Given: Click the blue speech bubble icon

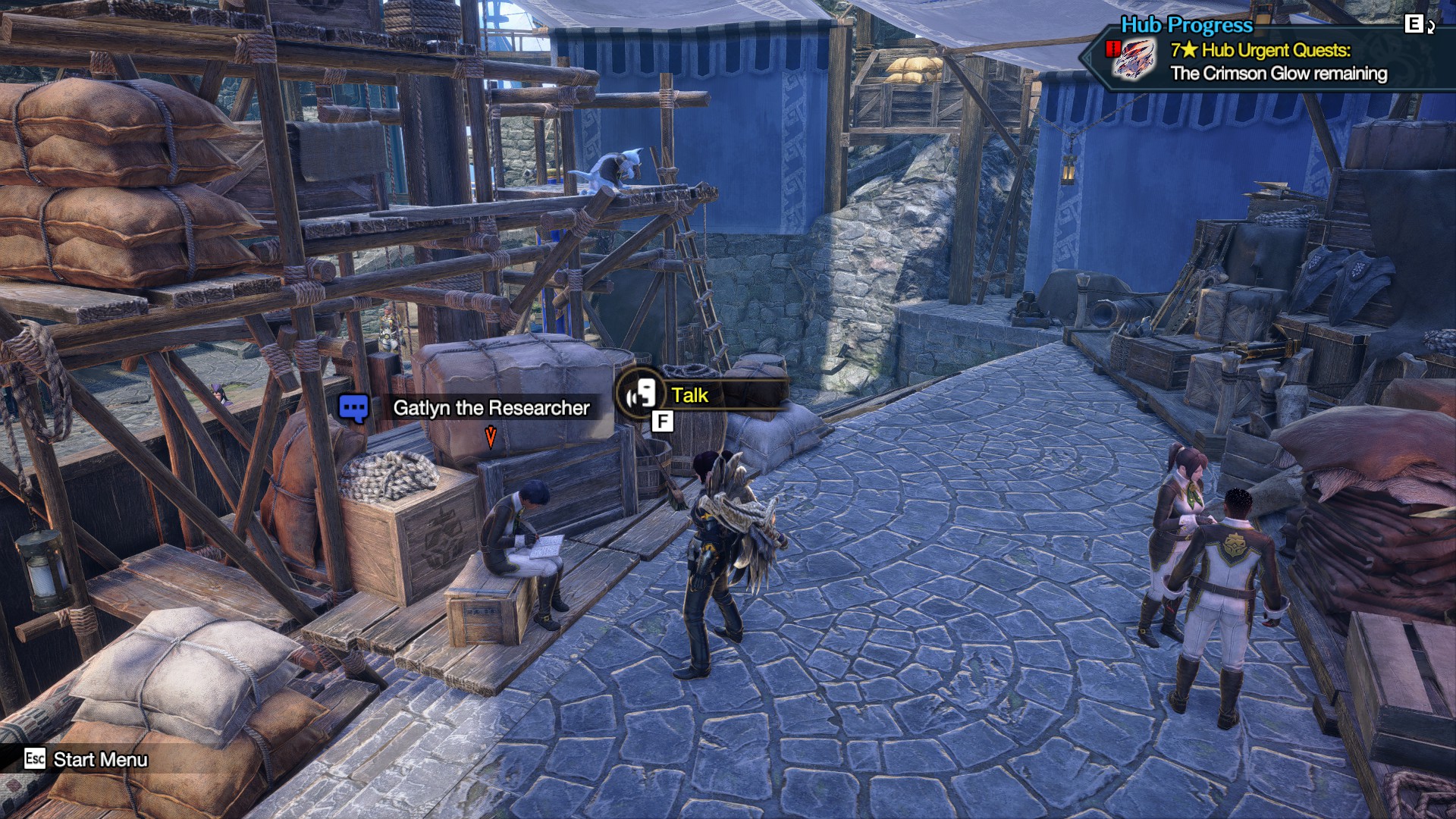Looking at the screenshot, I should click(353, 409).
